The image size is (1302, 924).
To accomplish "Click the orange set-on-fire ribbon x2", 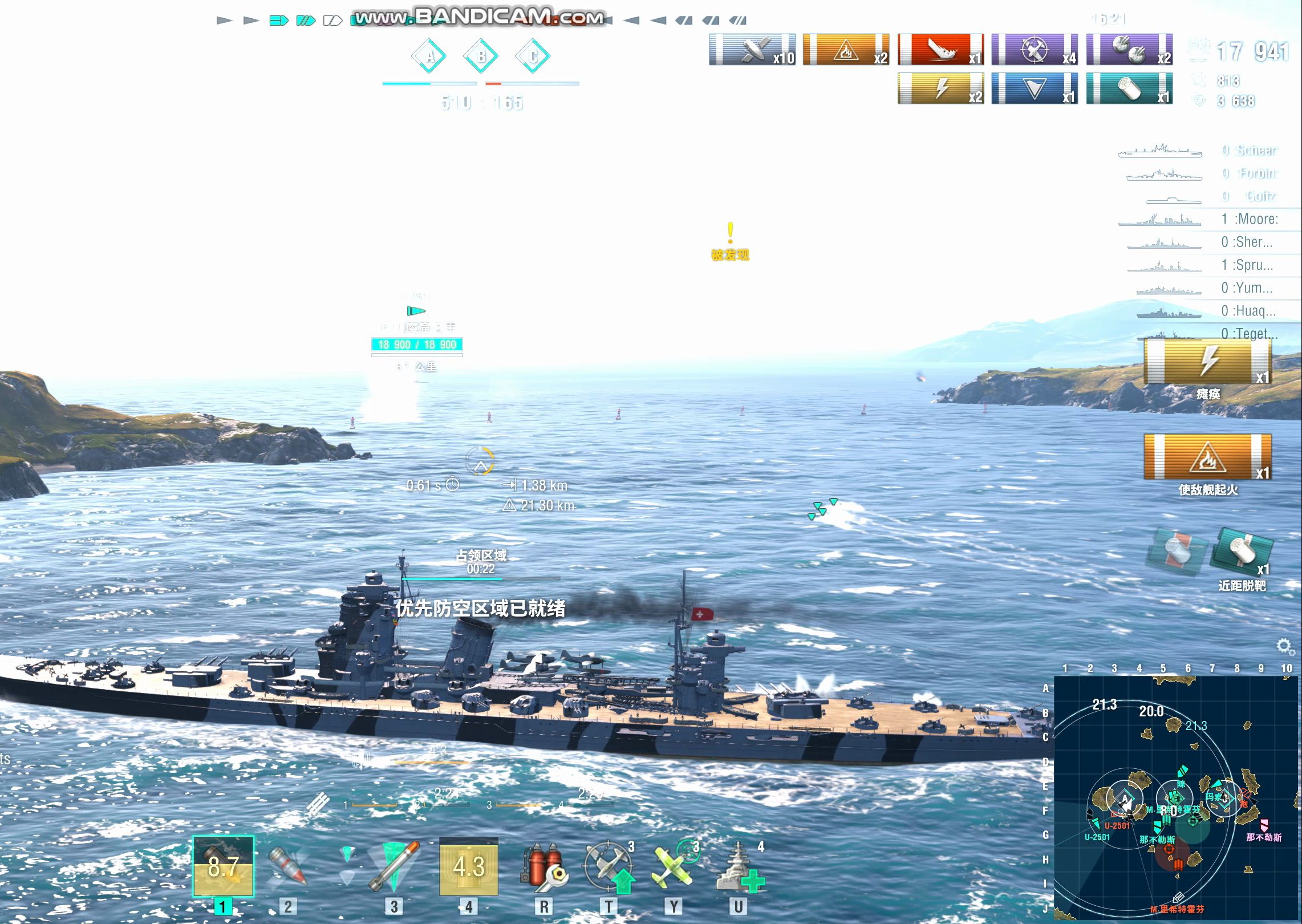I will (846, 49).
